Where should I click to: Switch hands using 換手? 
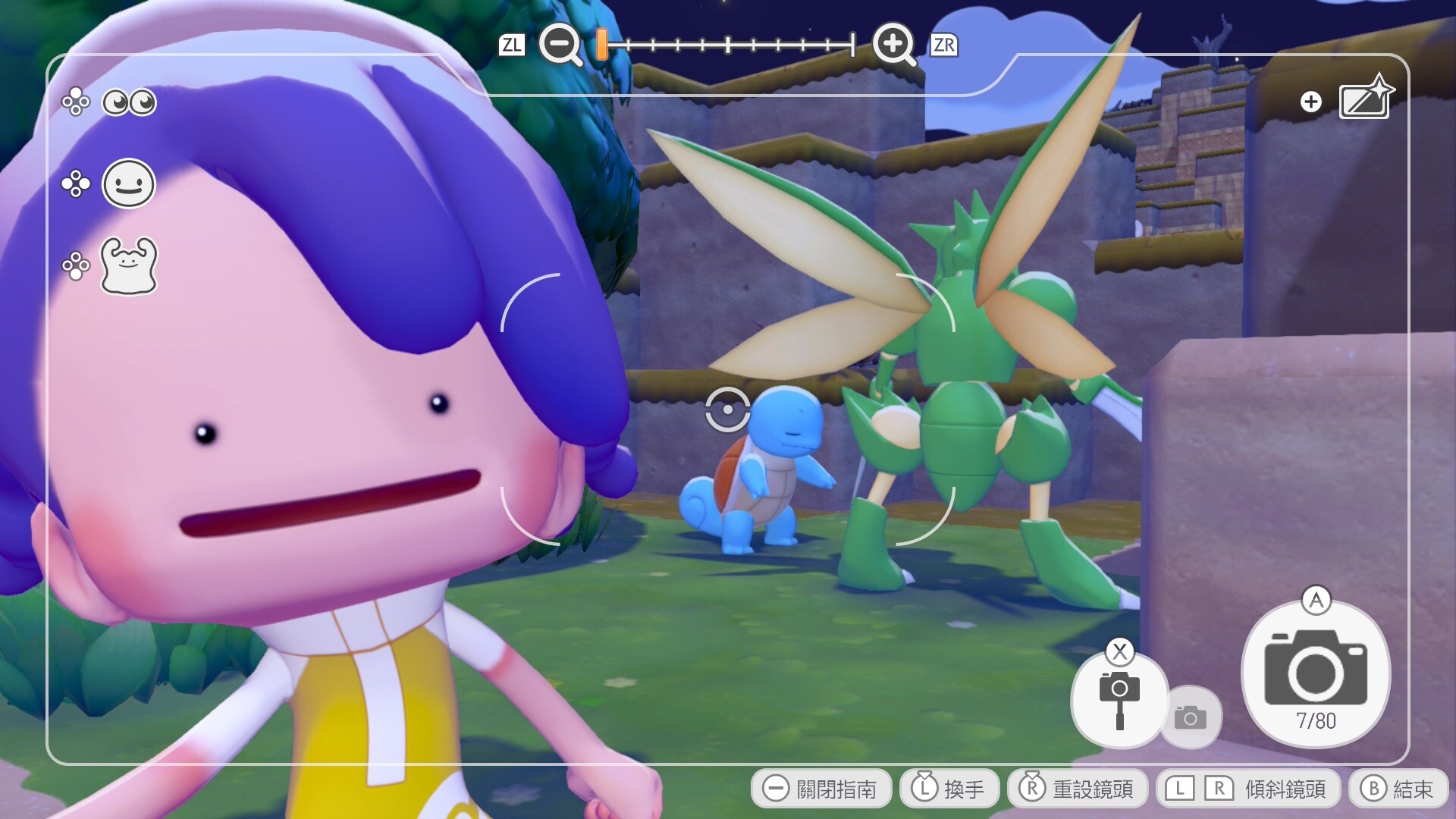pos(949,789)
